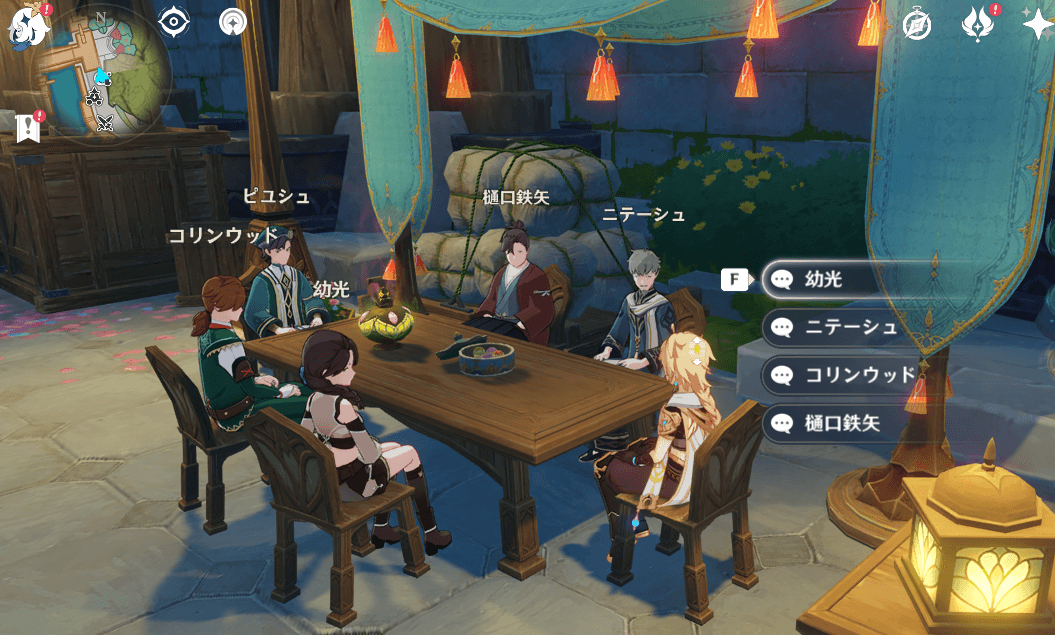Open the compass events icon

pyautogui.click(x=917, y=25)
